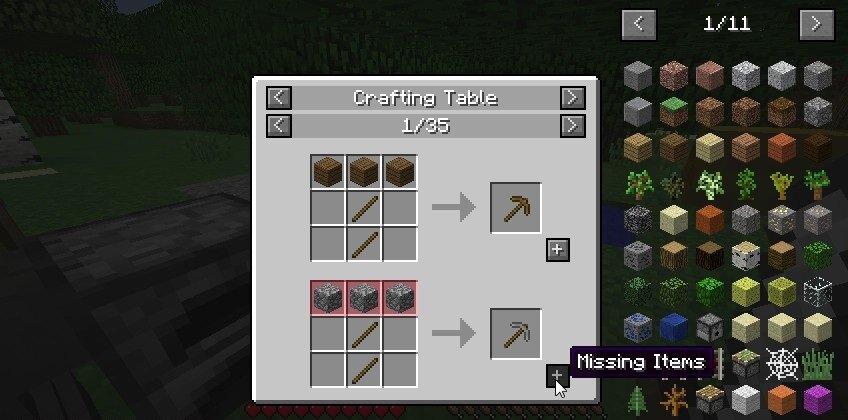Select the wooden pickaxe output slot

click(516, 208)
